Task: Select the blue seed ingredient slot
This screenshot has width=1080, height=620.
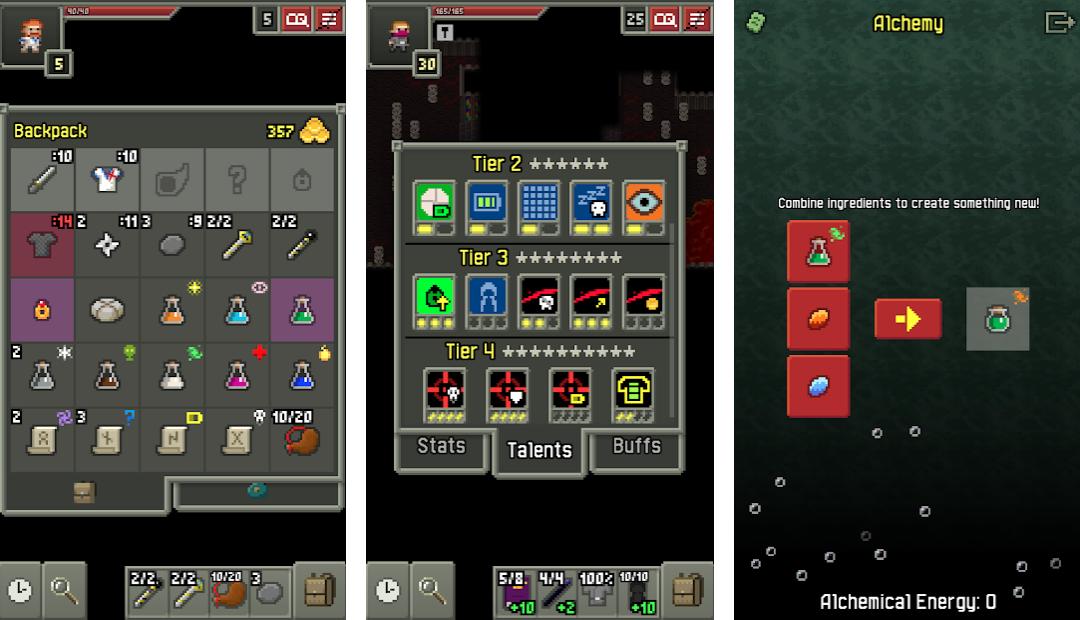Action: point(818,385)
